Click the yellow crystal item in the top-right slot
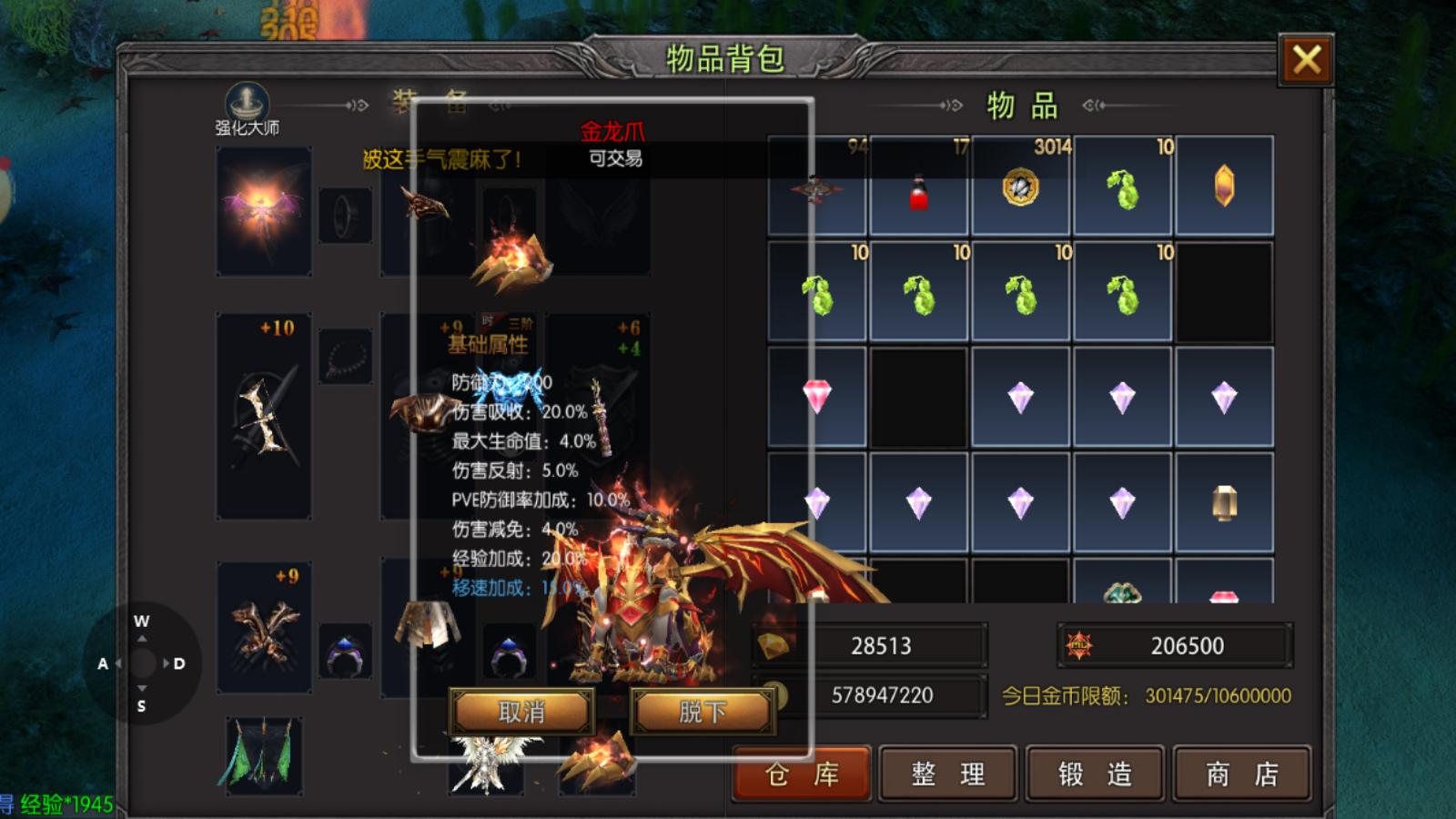1456x819 pixels. 1224,187
